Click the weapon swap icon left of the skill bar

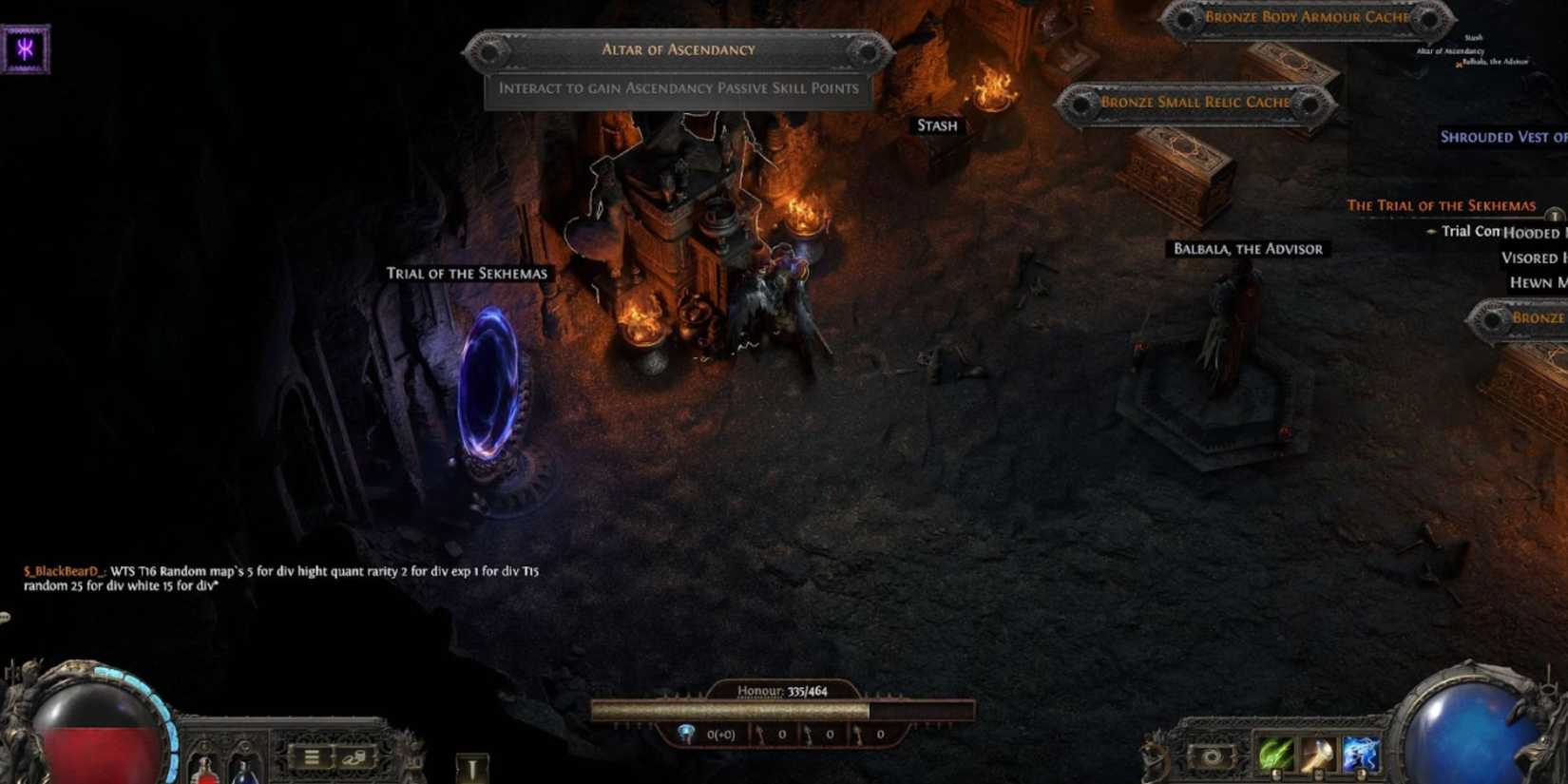(x=1212, y=755)
